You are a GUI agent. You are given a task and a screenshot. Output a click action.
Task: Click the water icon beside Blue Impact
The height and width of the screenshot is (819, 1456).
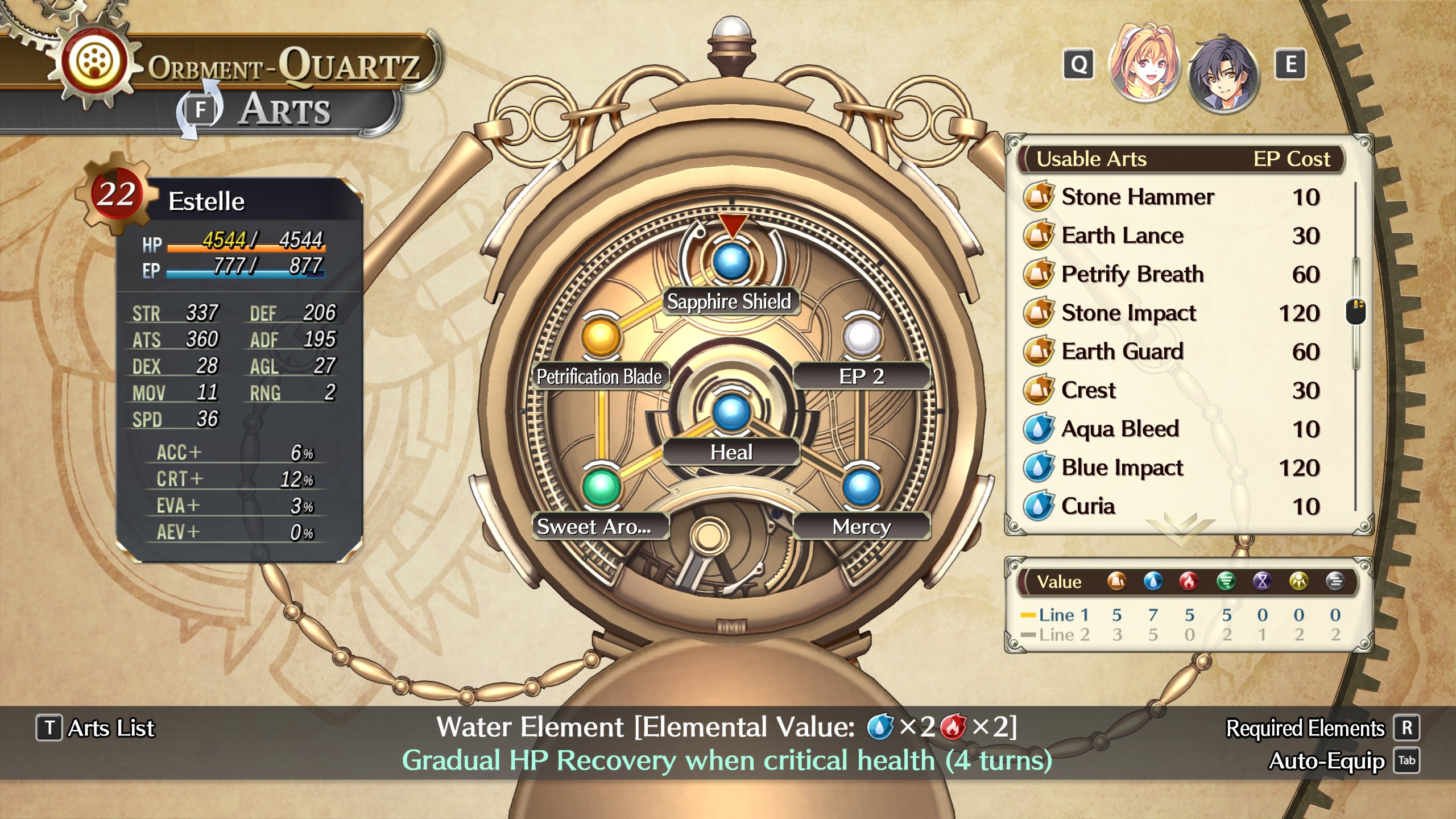click(x=1040, y=468)
